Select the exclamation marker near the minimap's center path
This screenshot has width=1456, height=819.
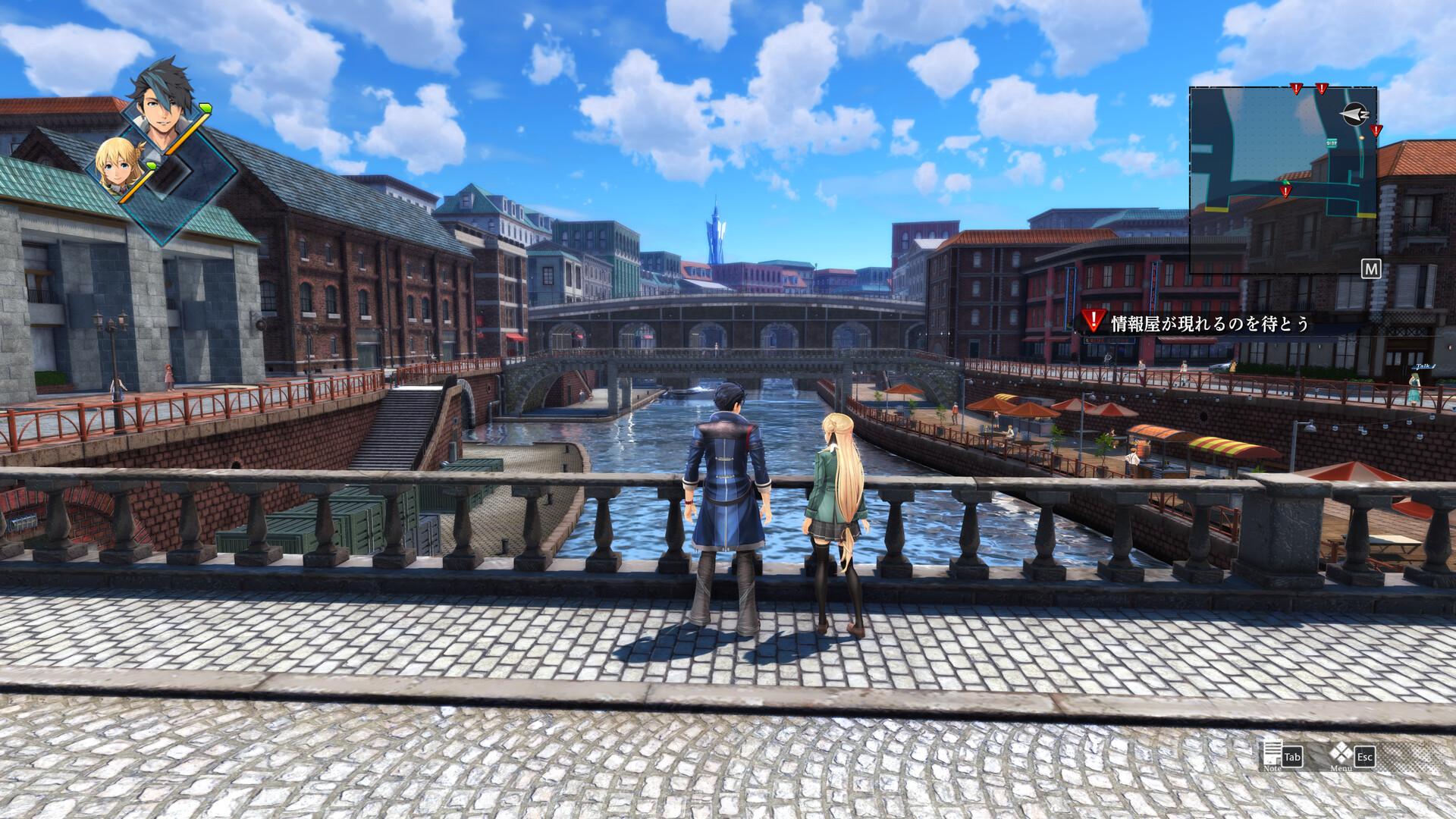1285,192
